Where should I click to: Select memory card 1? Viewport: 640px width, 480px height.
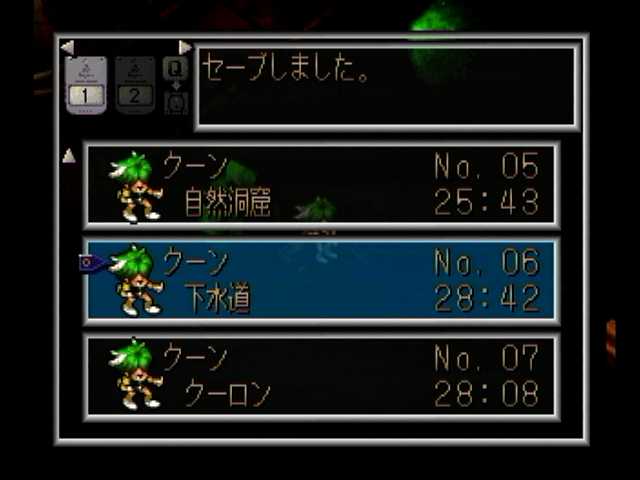tap(86, 85)
